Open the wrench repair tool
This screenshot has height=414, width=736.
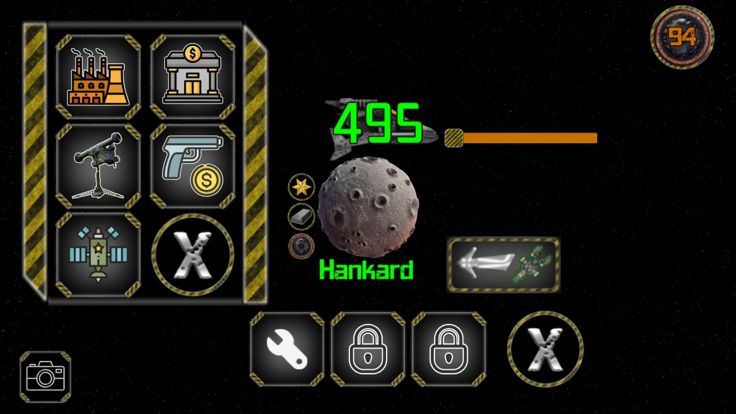click(287, 350)
